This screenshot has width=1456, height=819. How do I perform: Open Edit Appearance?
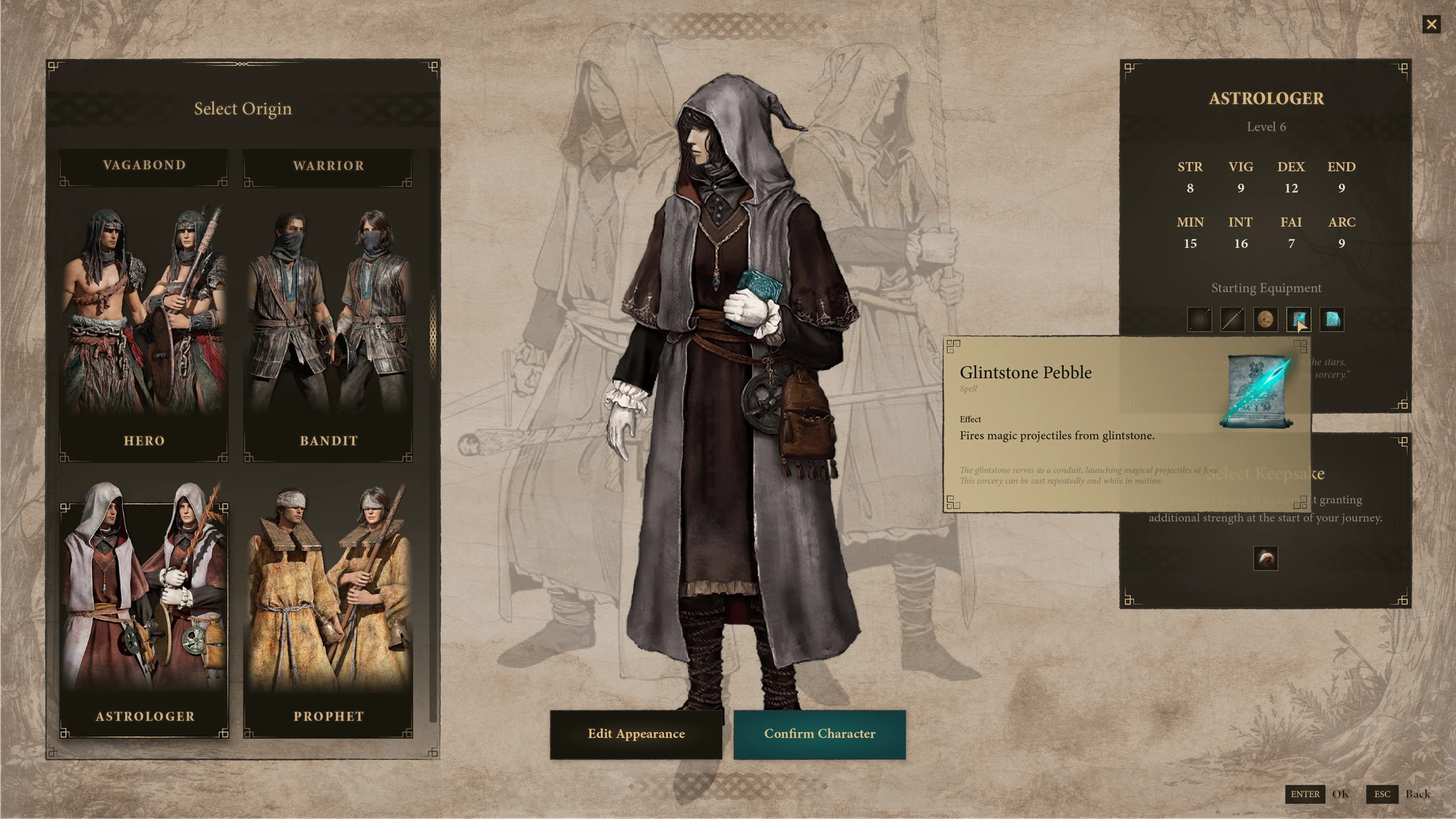pos(636,734)
